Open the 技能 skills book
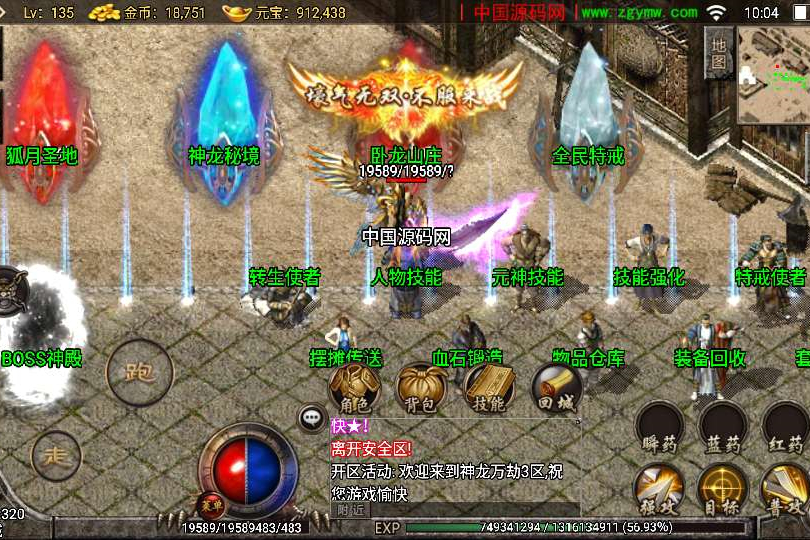The height and width of the screenshot is (540, 810). 488,388
